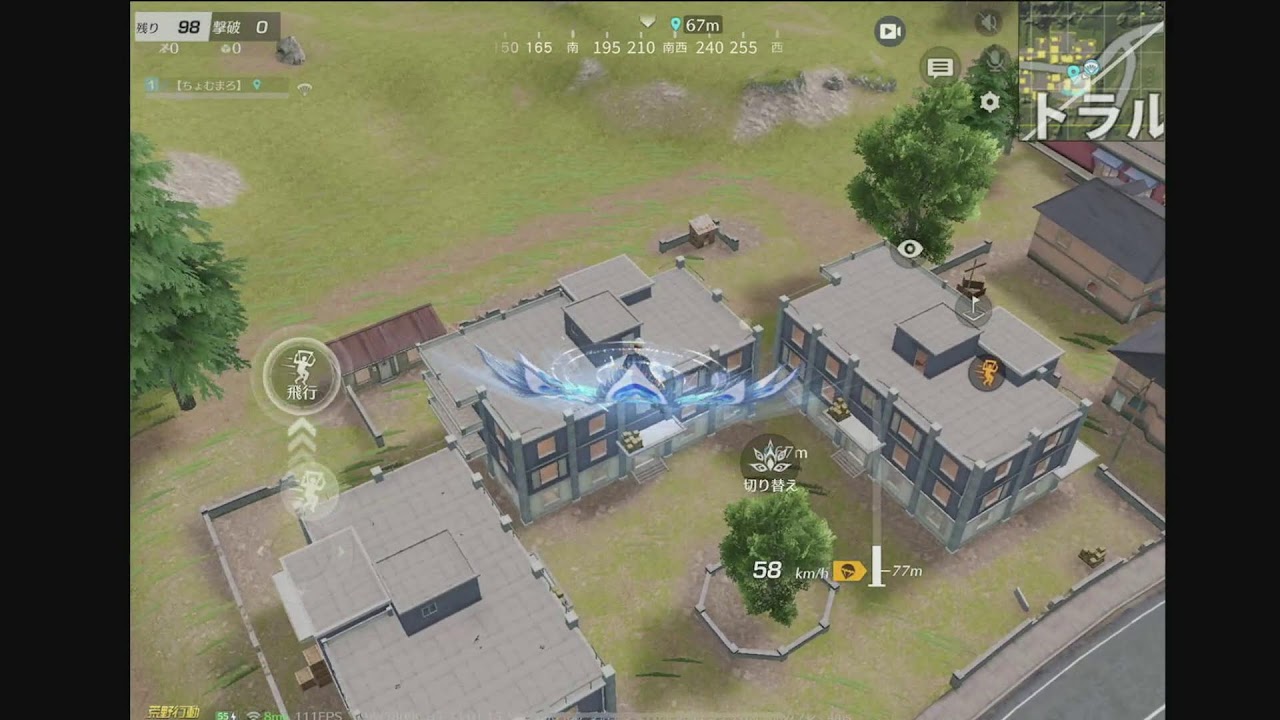The height and width of the screenshot is (720, 1280).
Task: Tap the orange running figure icon
Action: [987, 373]
